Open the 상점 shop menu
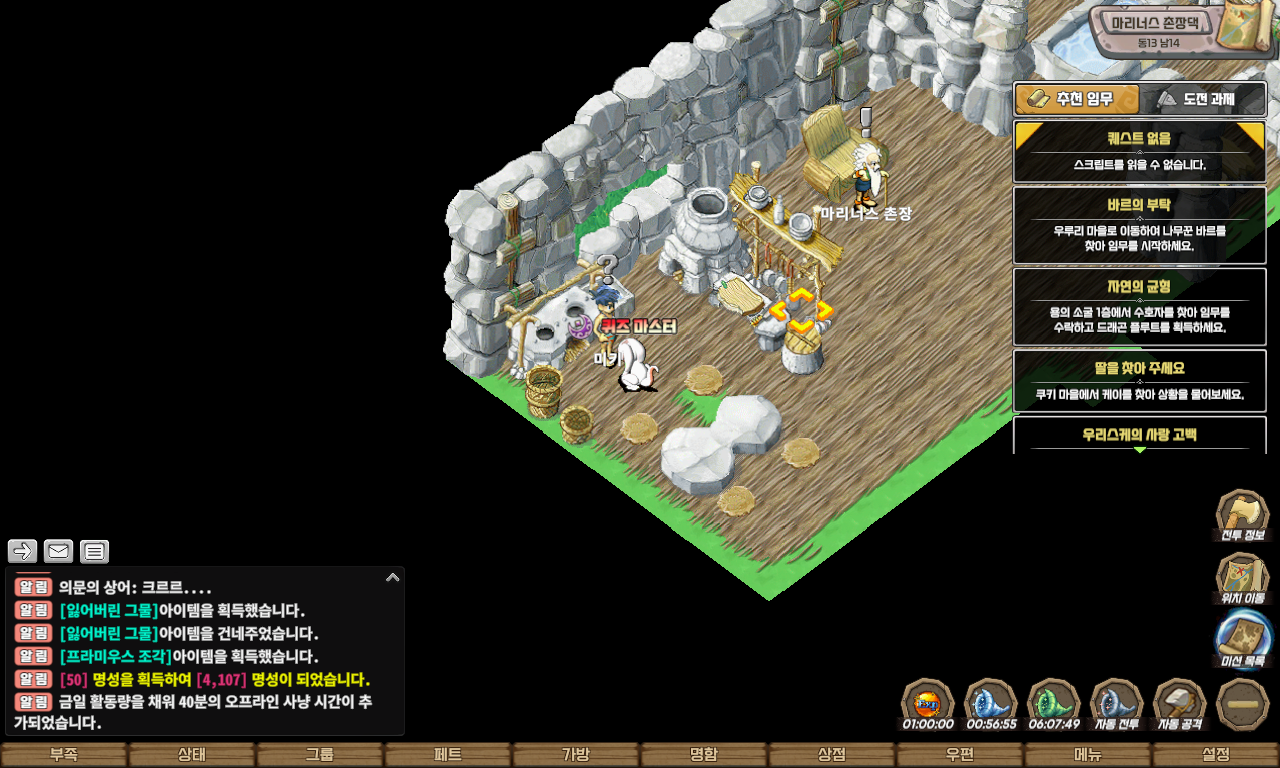This screenshot has height=768, width=1280. 832,755
